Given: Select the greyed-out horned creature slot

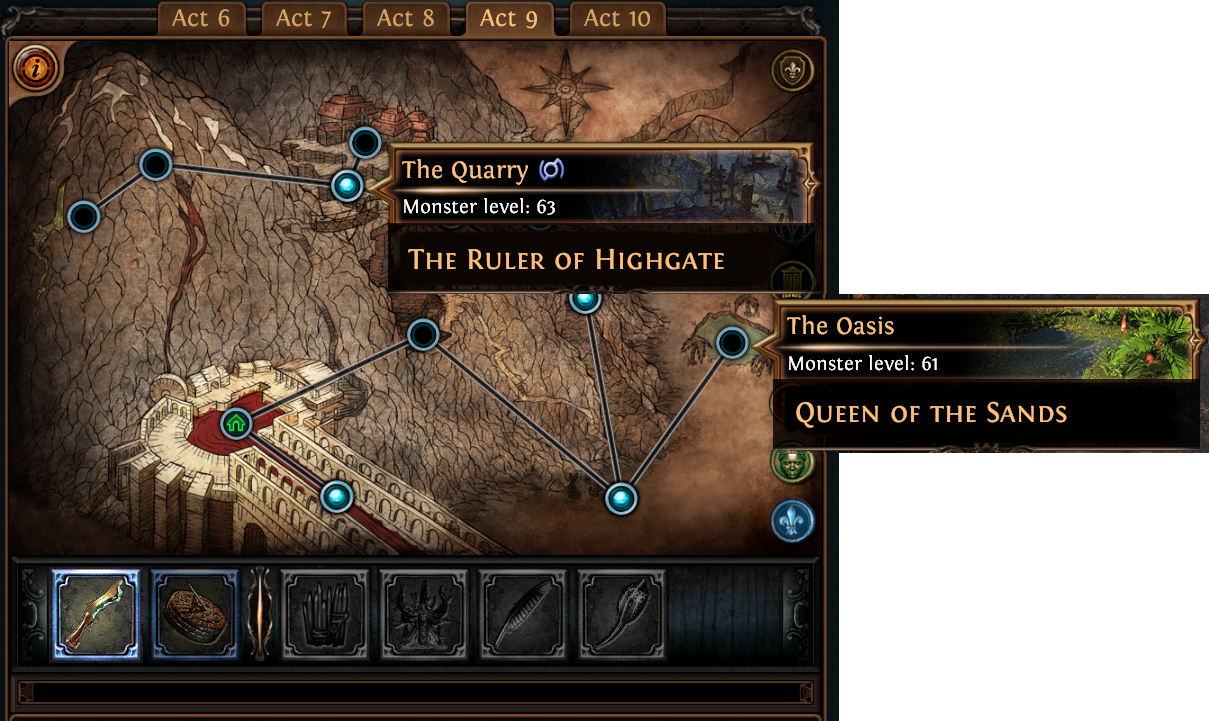Looking at the screenshot, I should (424, 614).
